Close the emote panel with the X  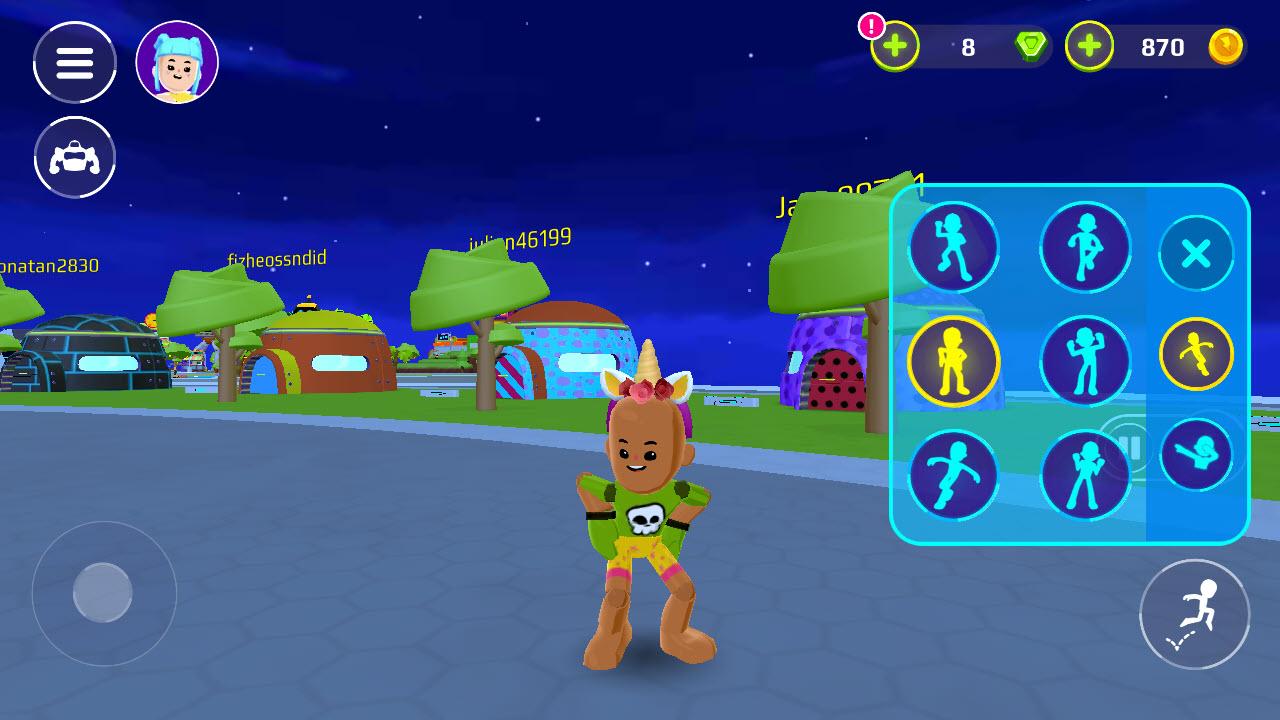point(1196,254)
